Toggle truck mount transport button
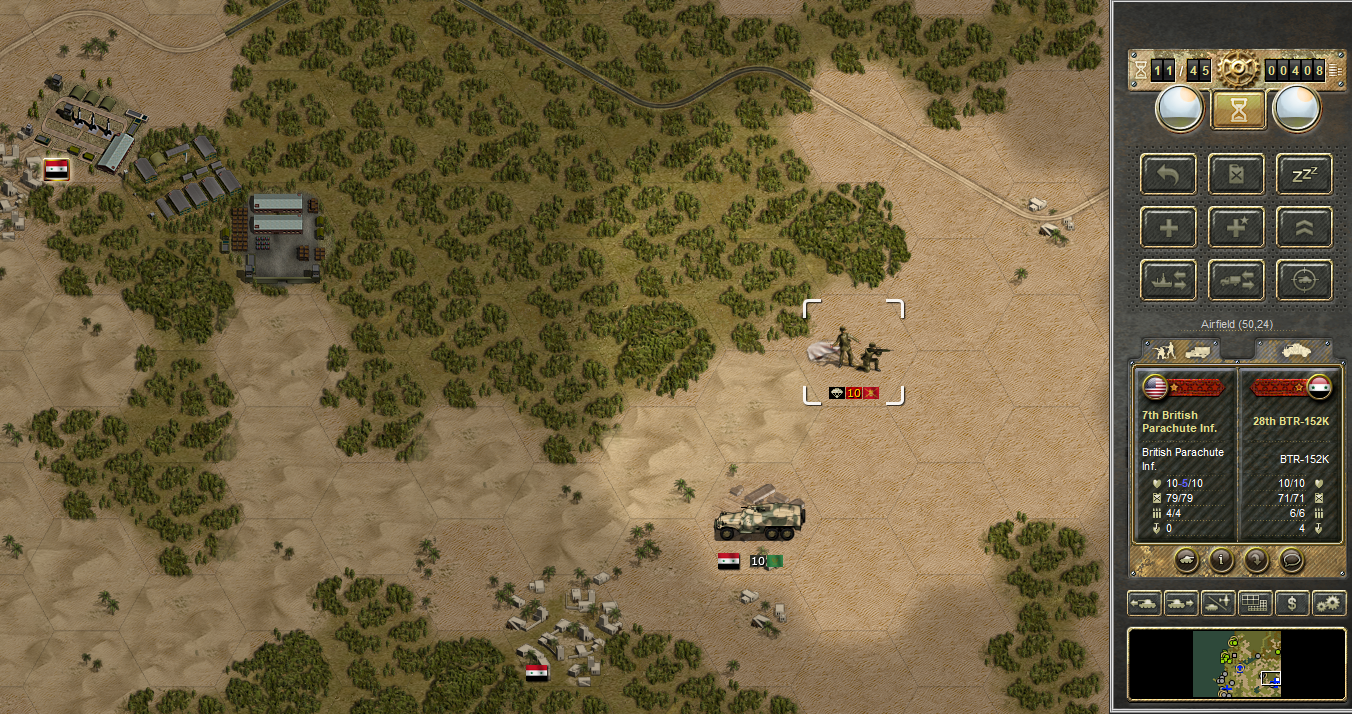1352x714 pixels. tap(1236, 281)
